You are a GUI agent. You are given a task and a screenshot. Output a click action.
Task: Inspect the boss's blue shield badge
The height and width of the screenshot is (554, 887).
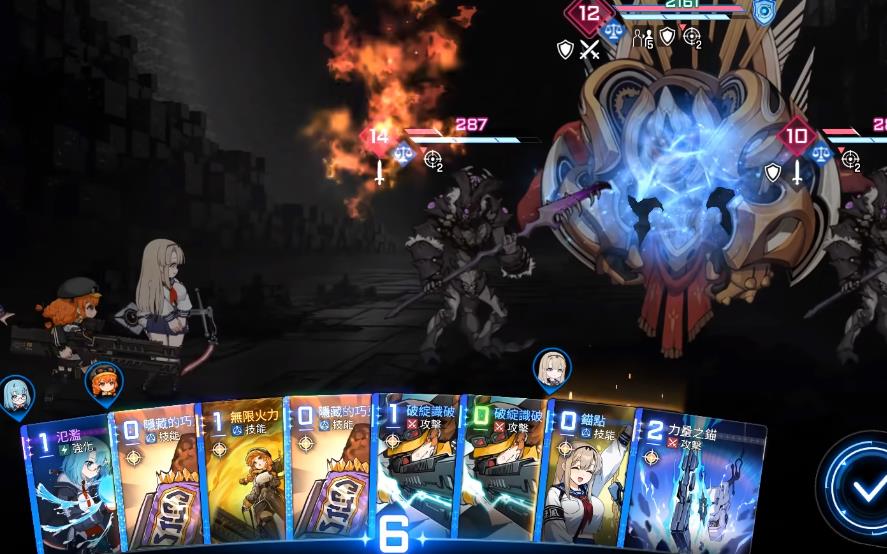pyautogui.click(x=763, y=13)
